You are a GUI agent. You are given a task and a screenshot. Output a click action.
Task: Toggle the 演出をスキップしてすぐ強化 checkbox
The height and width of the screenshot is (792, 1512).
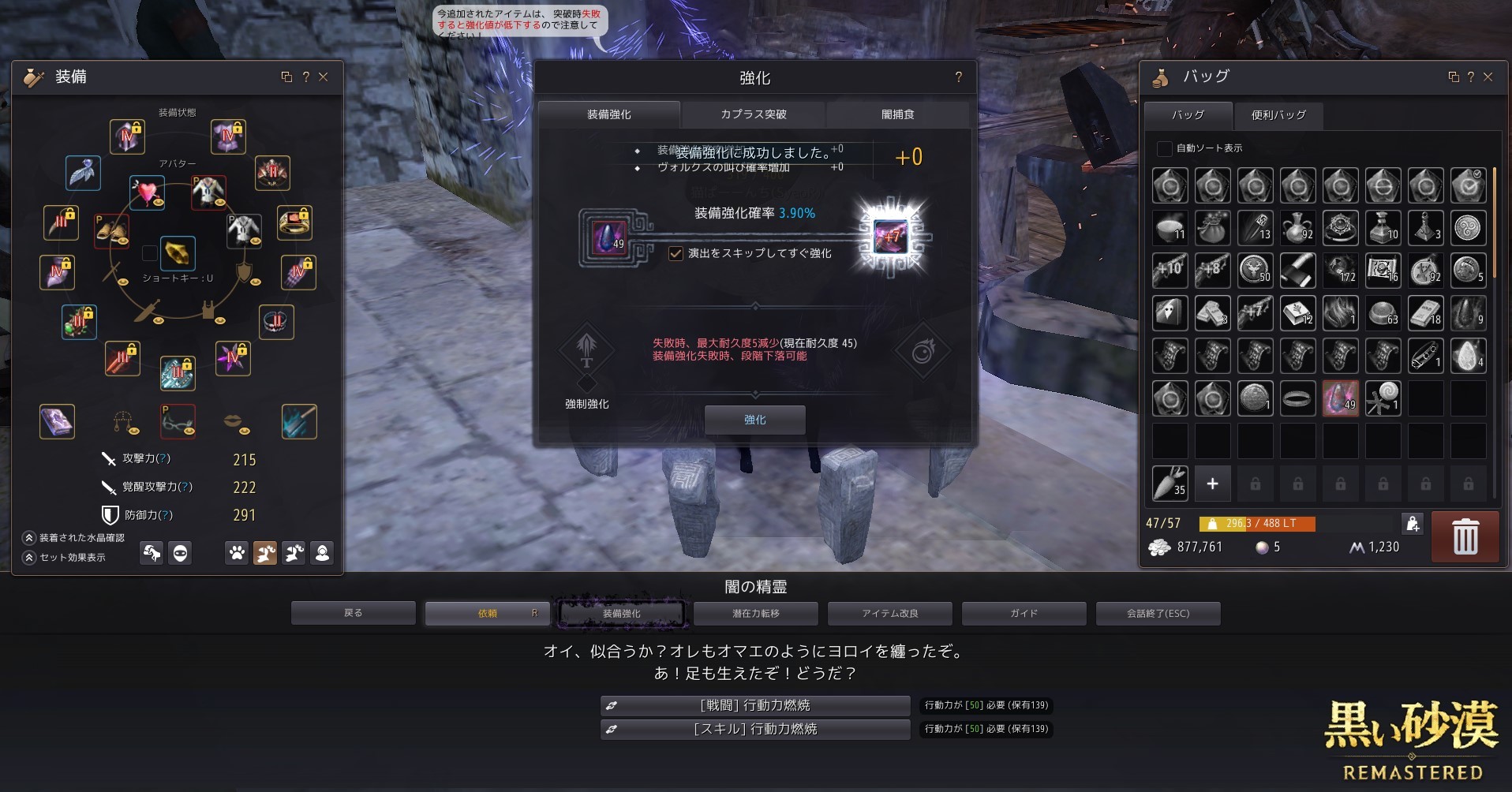tap(676, 253)
